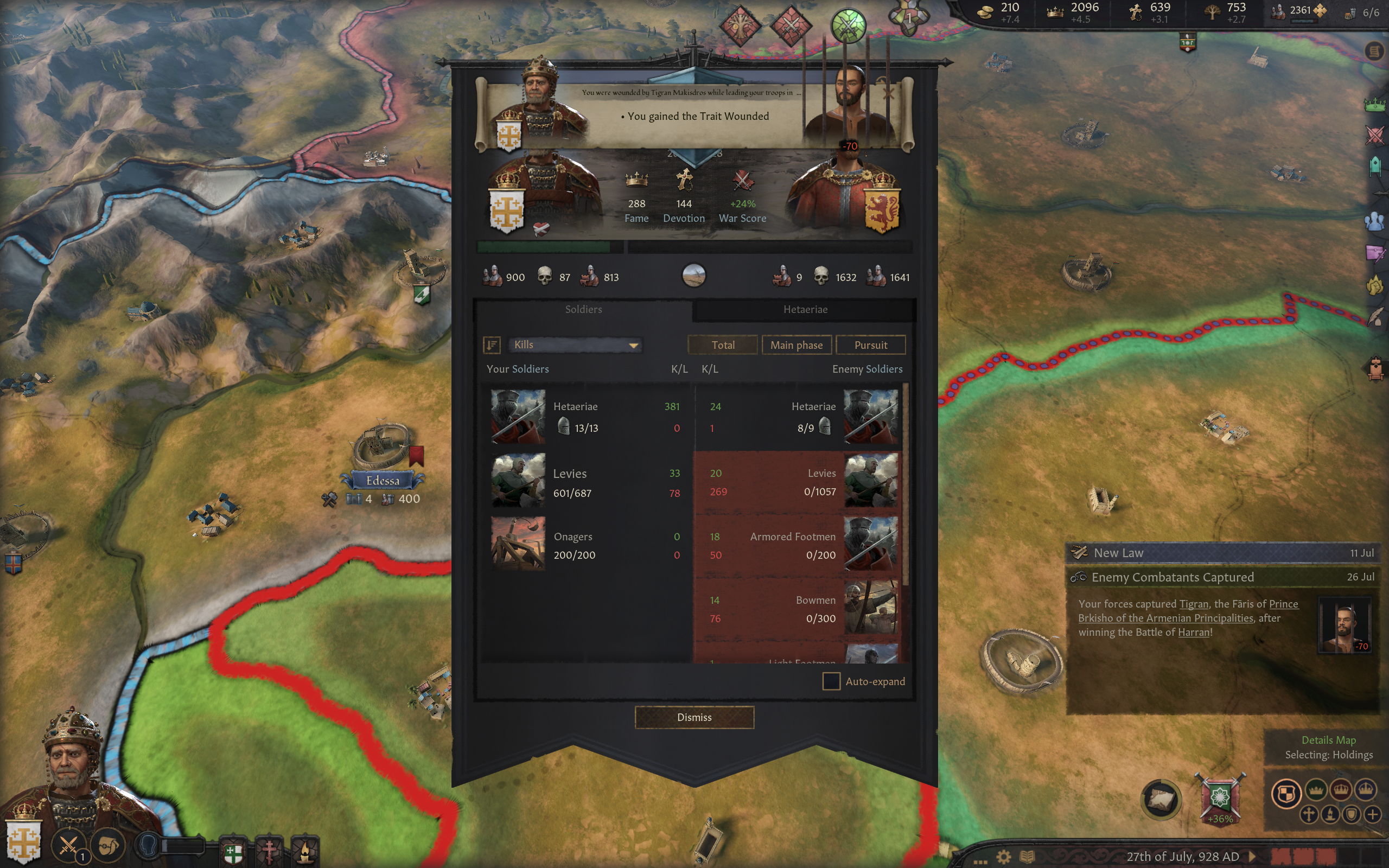Toggle the sort order button beside Kills
This screenshot has height=868, width=1389.
492,344
